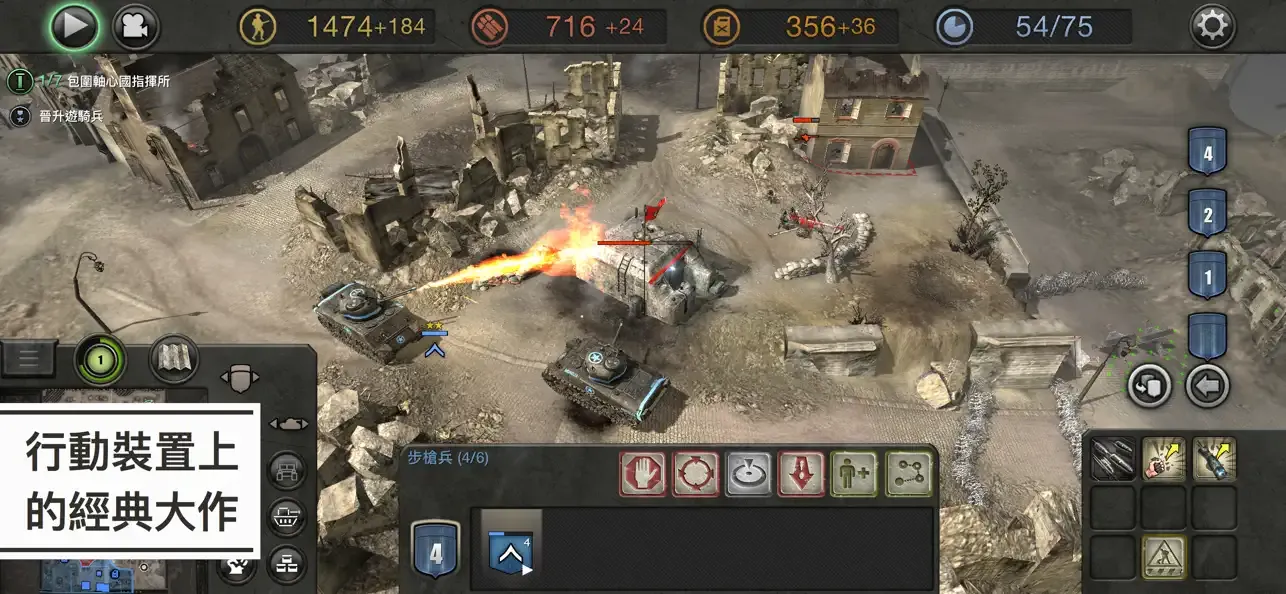
Task: Activate the red crosshair attack command
Action: coord(696,475)
